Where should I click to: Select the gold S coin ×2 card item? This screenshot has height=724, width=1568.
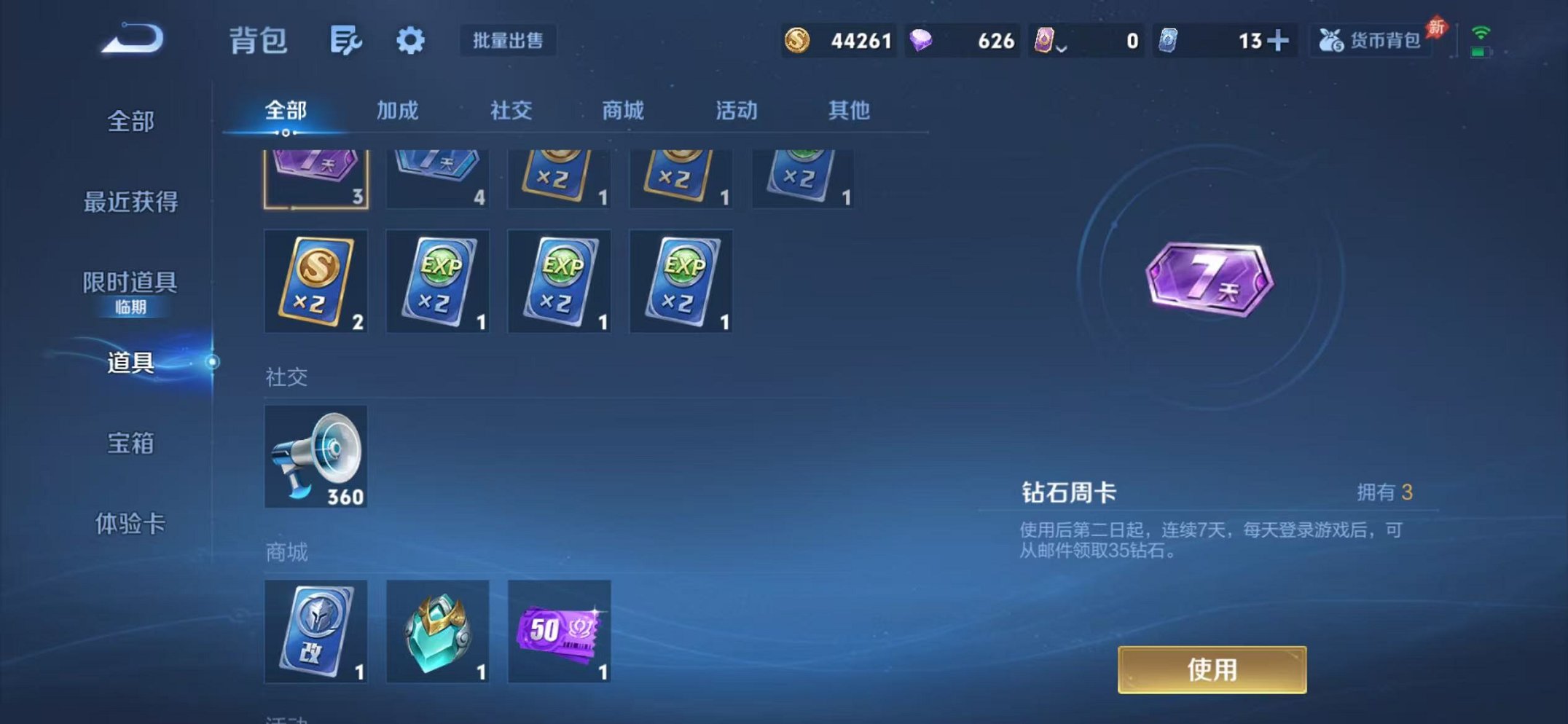tap(315, 282)
